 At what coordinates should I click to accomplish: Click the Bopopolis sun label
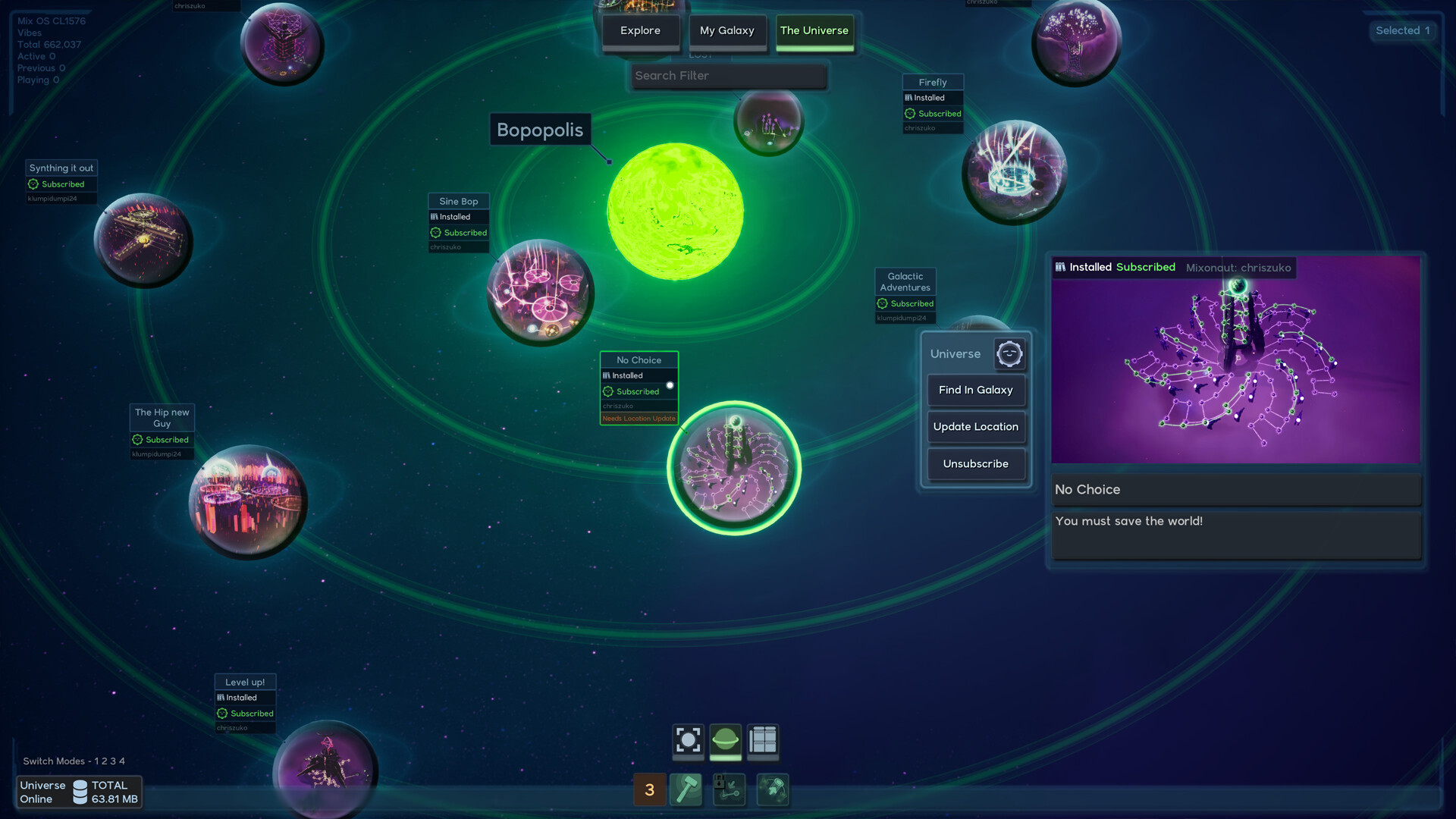[539, 130]
